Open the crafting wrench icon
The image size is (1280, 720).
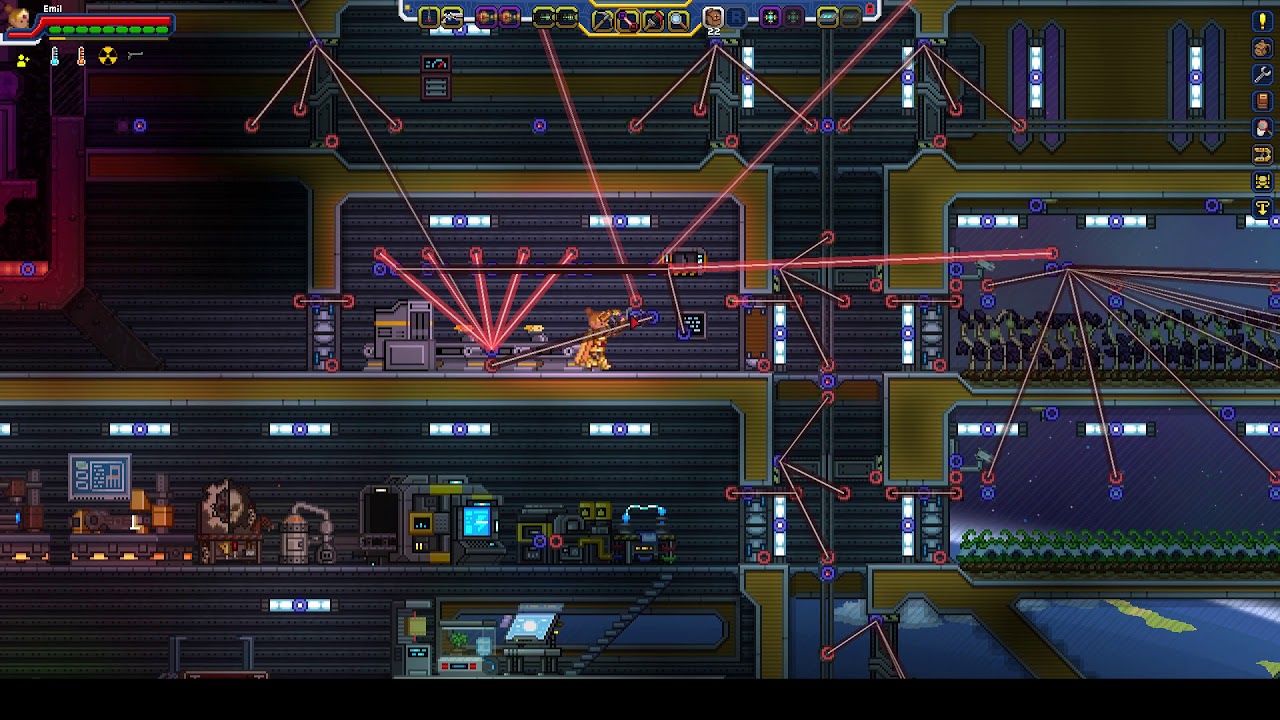(x=1262, y=75)
